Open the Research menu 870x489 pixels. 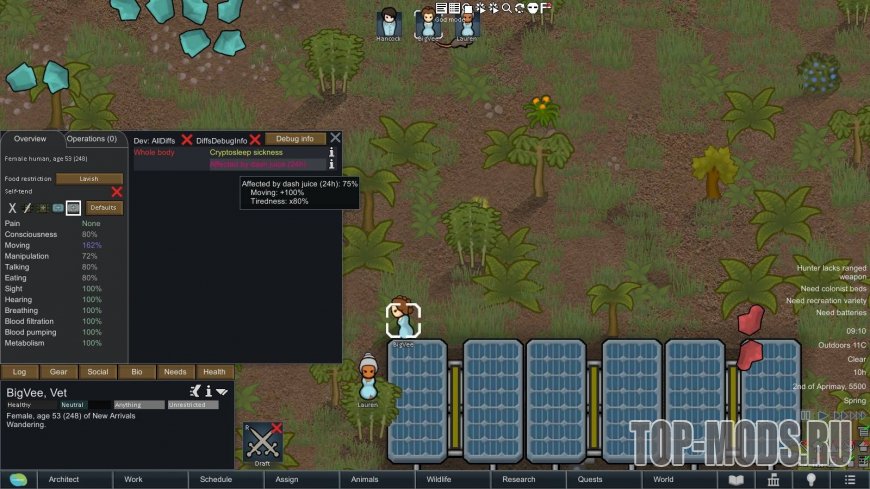(519, 479)
